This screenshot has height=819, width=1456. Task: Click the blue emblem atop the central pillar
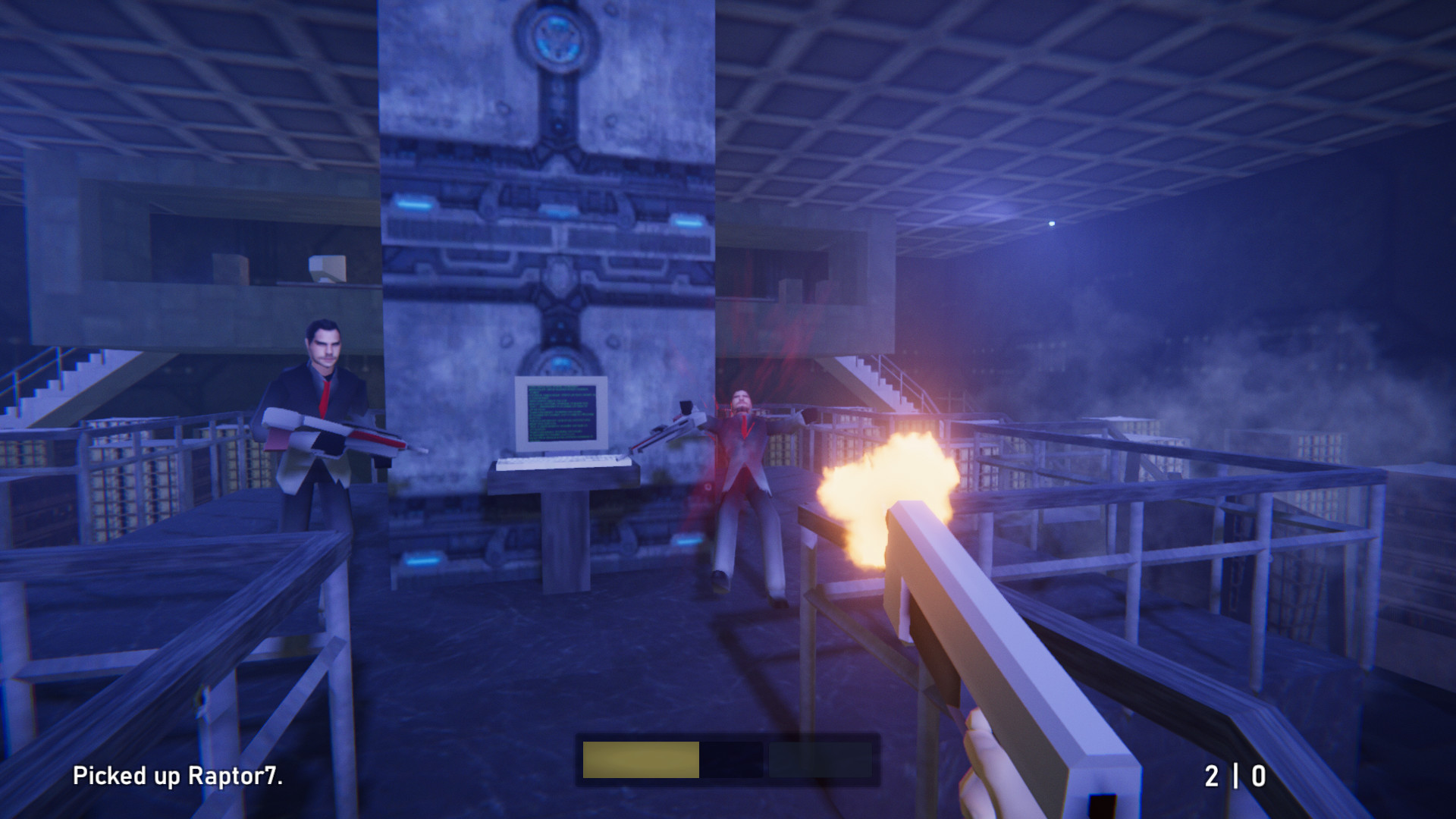pos(559,38)
